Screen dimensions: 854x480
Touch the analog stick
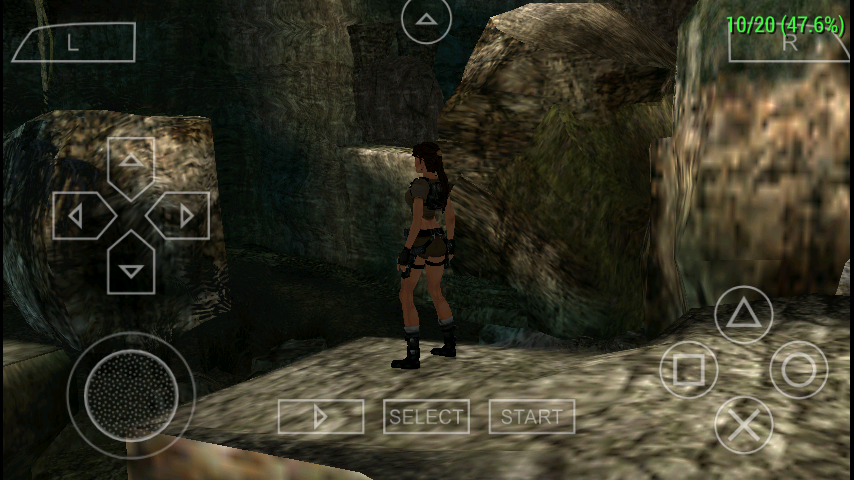[131, 394]
